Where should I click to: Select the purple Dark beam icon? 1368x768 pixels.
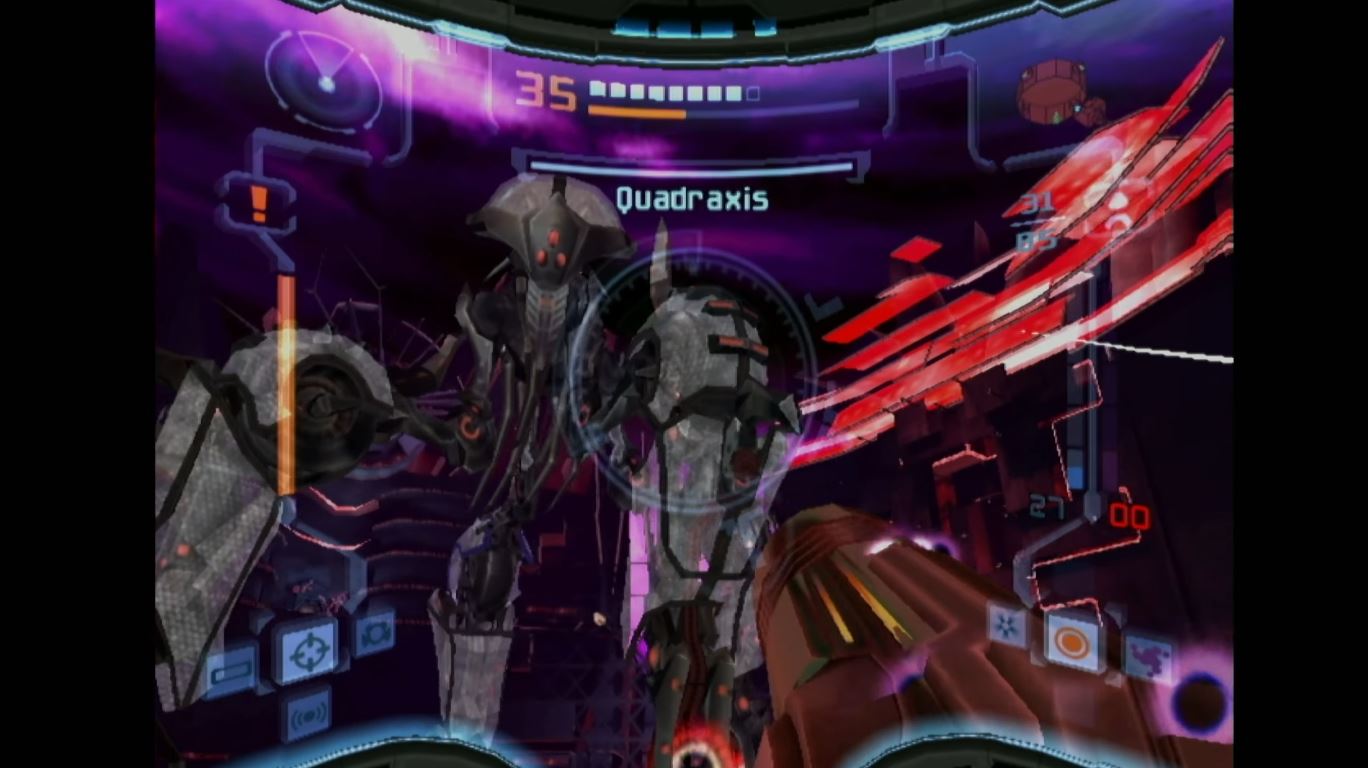[x=1150, y=655]
